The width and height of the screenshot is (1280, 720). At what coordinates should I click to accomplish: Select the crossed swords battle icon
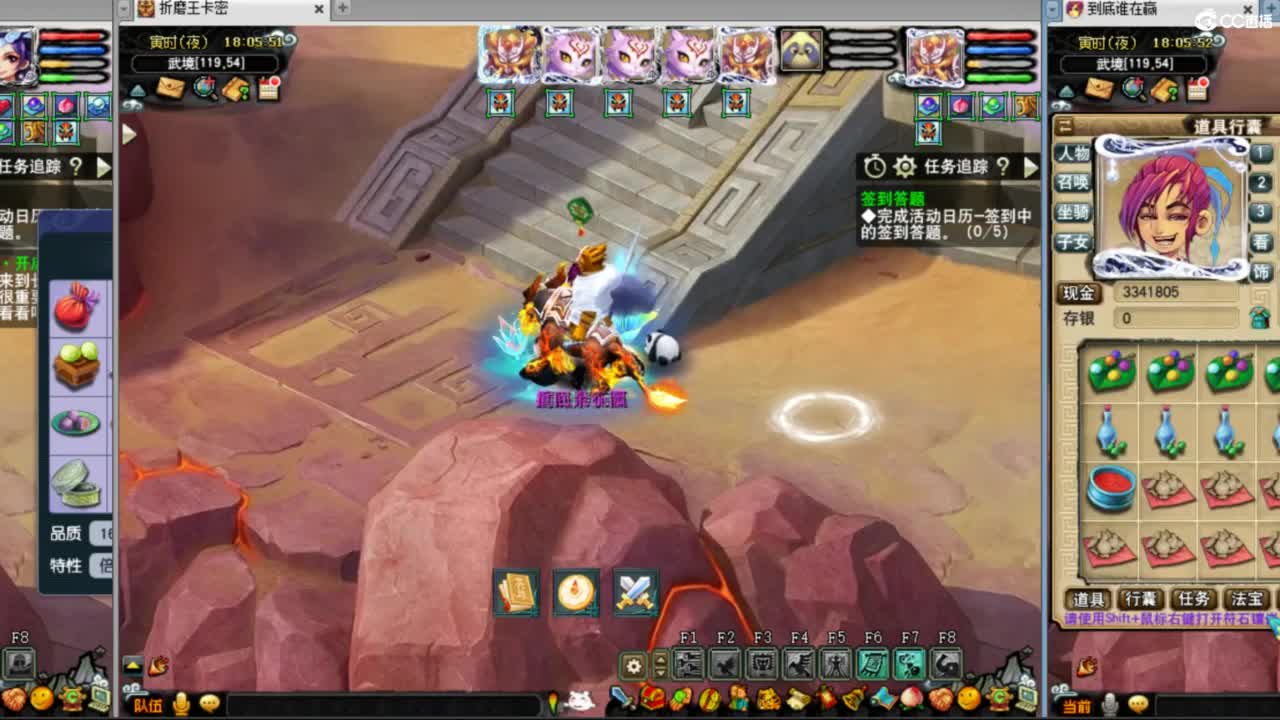click(635, 592)
